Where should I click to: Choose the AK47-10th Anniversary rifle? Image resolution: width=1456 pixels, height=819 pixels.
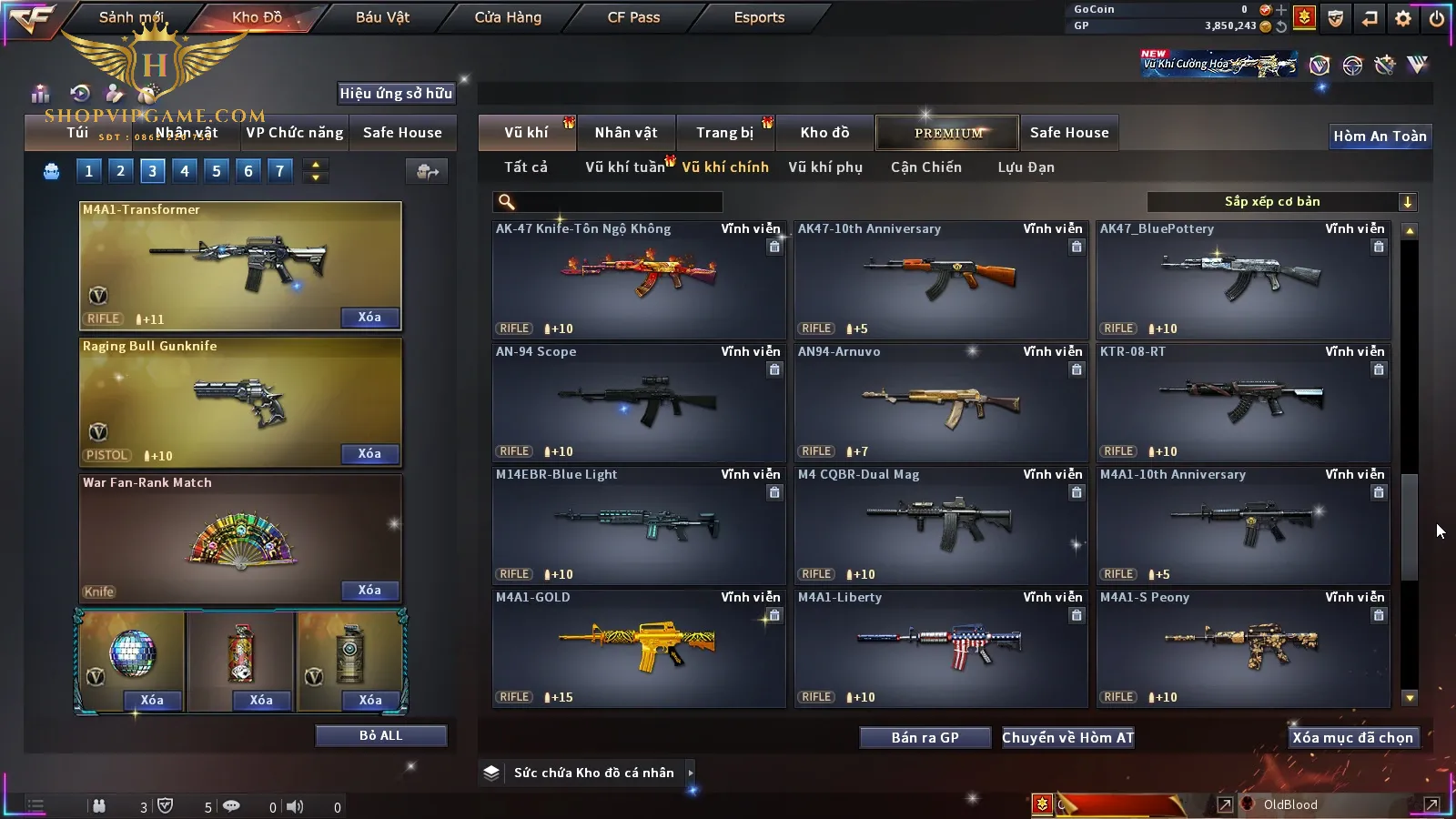coord(940,279)
